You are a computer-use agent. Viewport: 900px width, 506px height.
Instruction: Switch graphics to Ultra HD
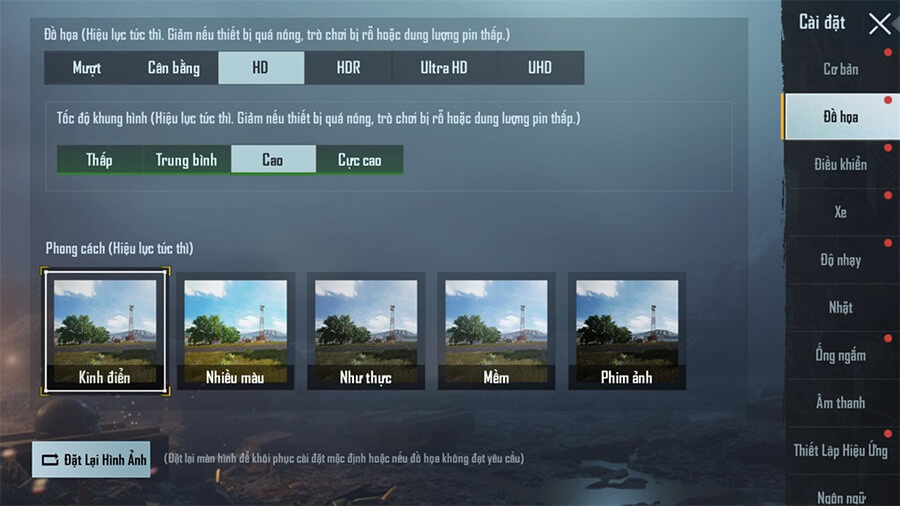[443, 68]
